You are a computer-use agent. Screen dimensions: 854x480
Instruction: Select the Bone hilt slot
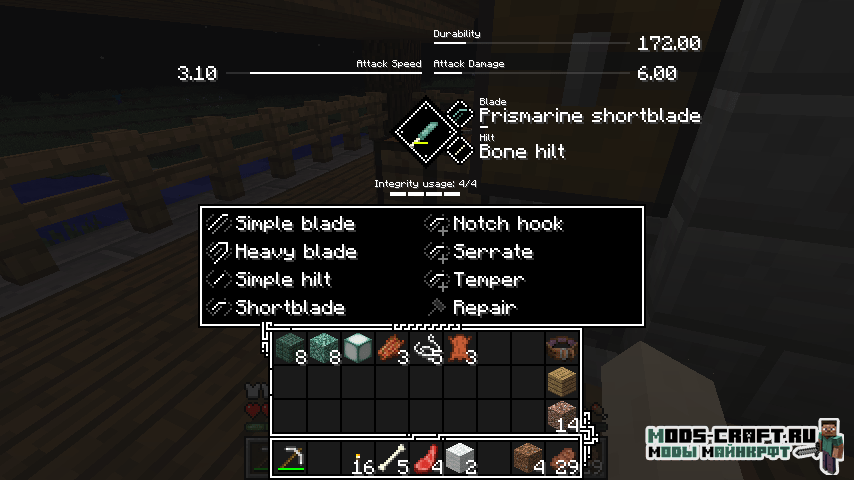(459, 151)
